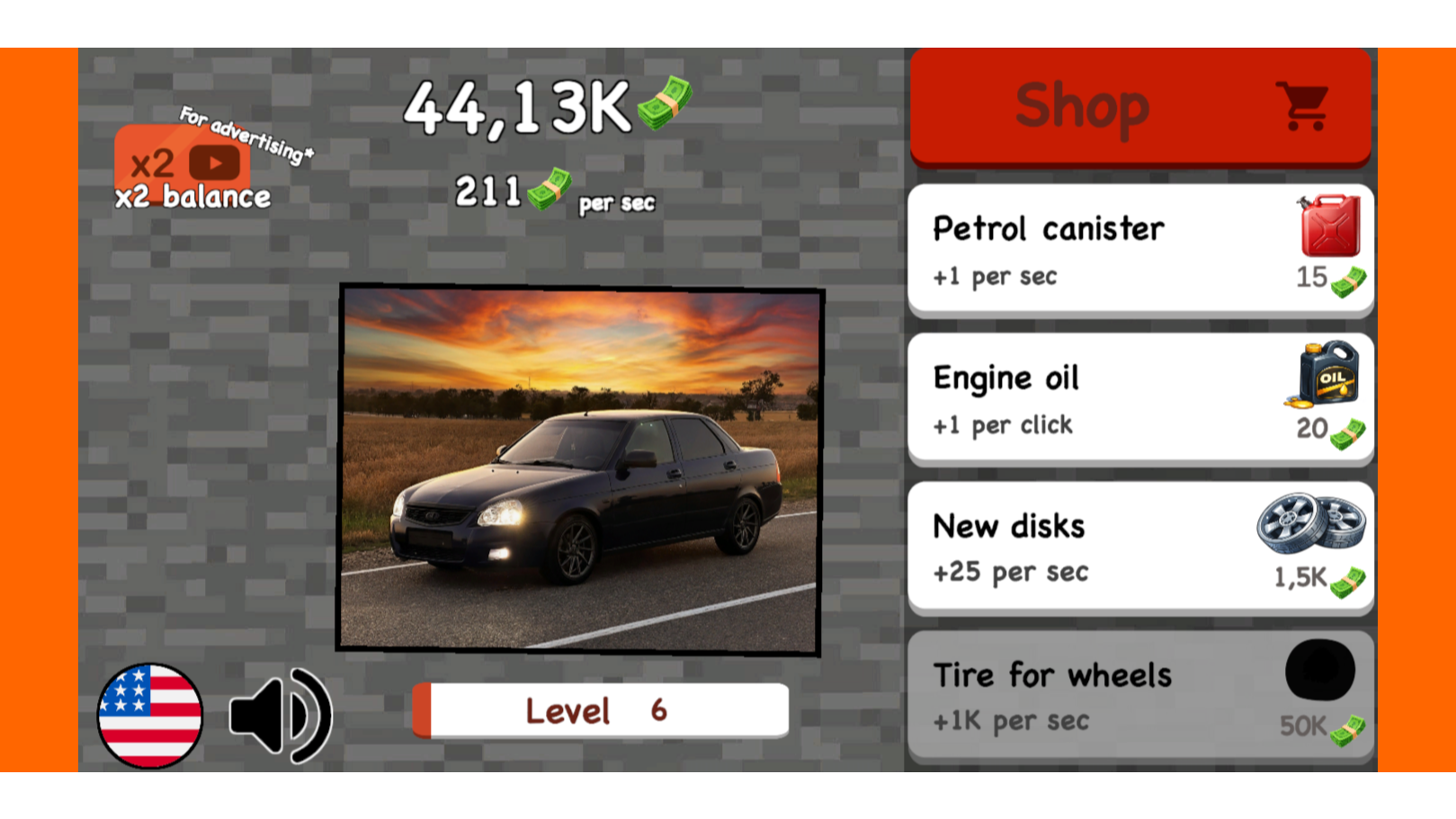
Task: Click the Level 6 progress bar
Action: (x=600, y=710)
